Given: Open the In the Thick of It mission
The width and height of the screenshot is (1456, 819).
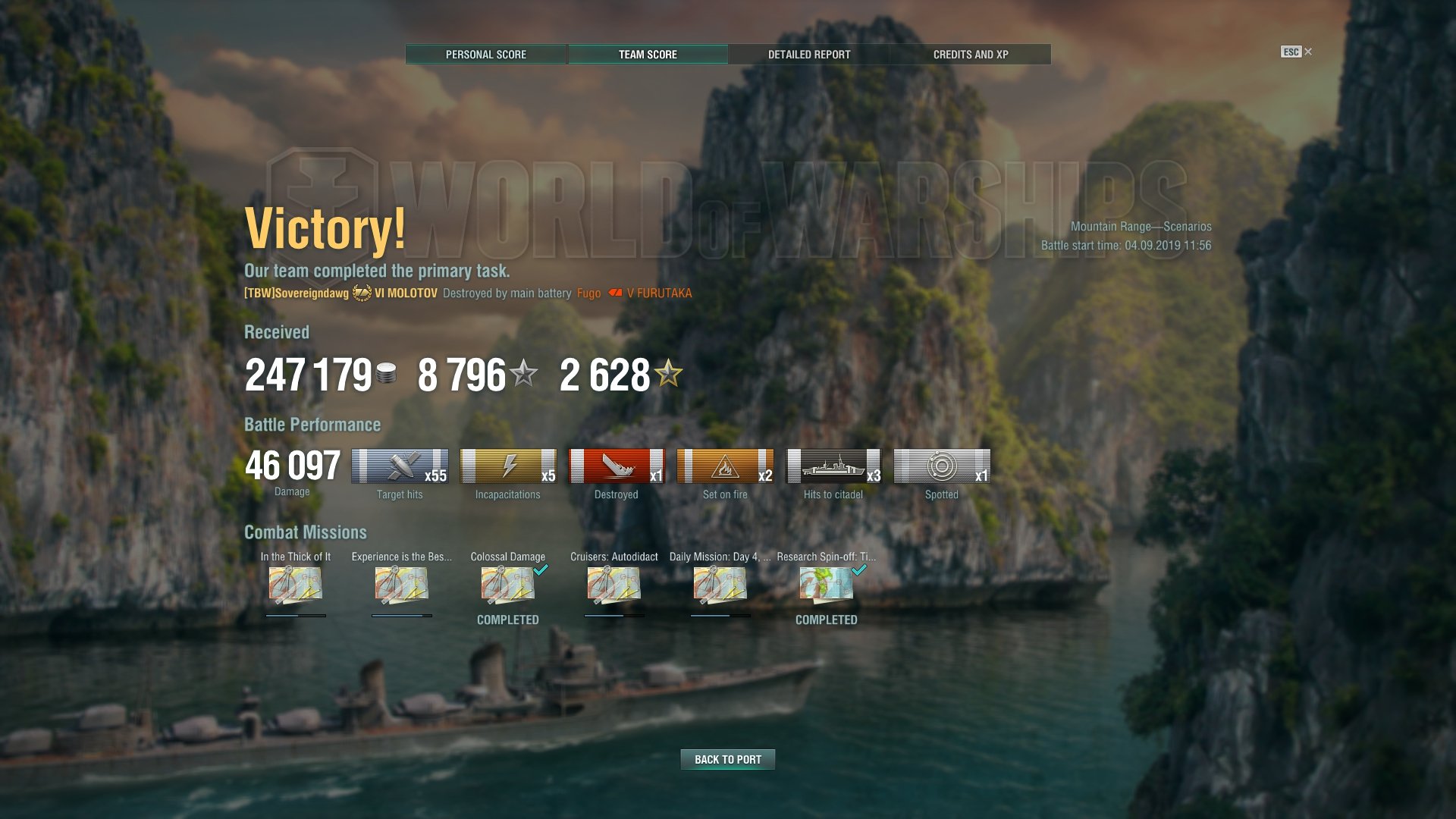Looking at the screenshot, I should click(296, 585).
